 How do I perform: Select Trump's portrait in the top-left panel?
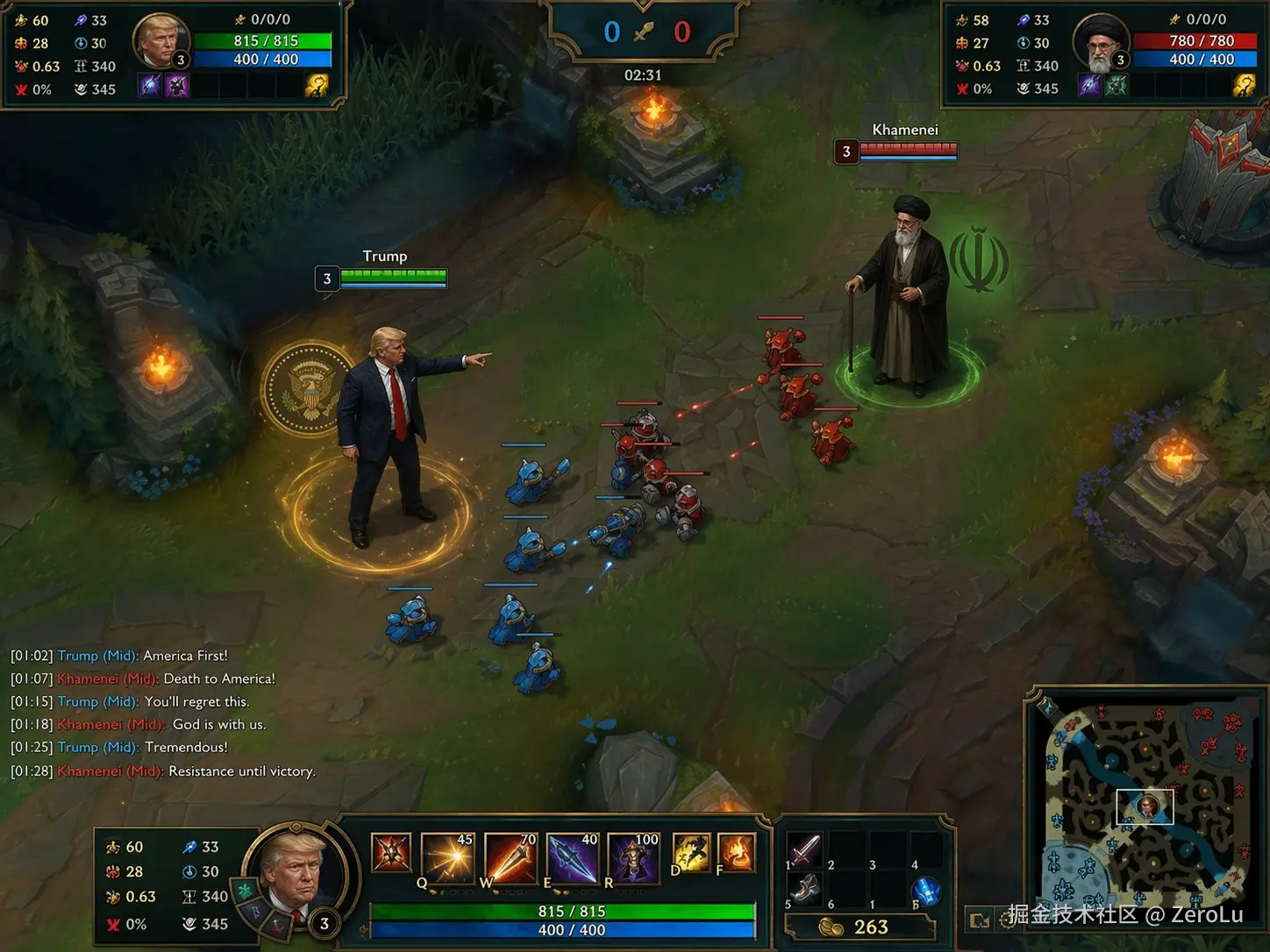[x=161, y=41]
